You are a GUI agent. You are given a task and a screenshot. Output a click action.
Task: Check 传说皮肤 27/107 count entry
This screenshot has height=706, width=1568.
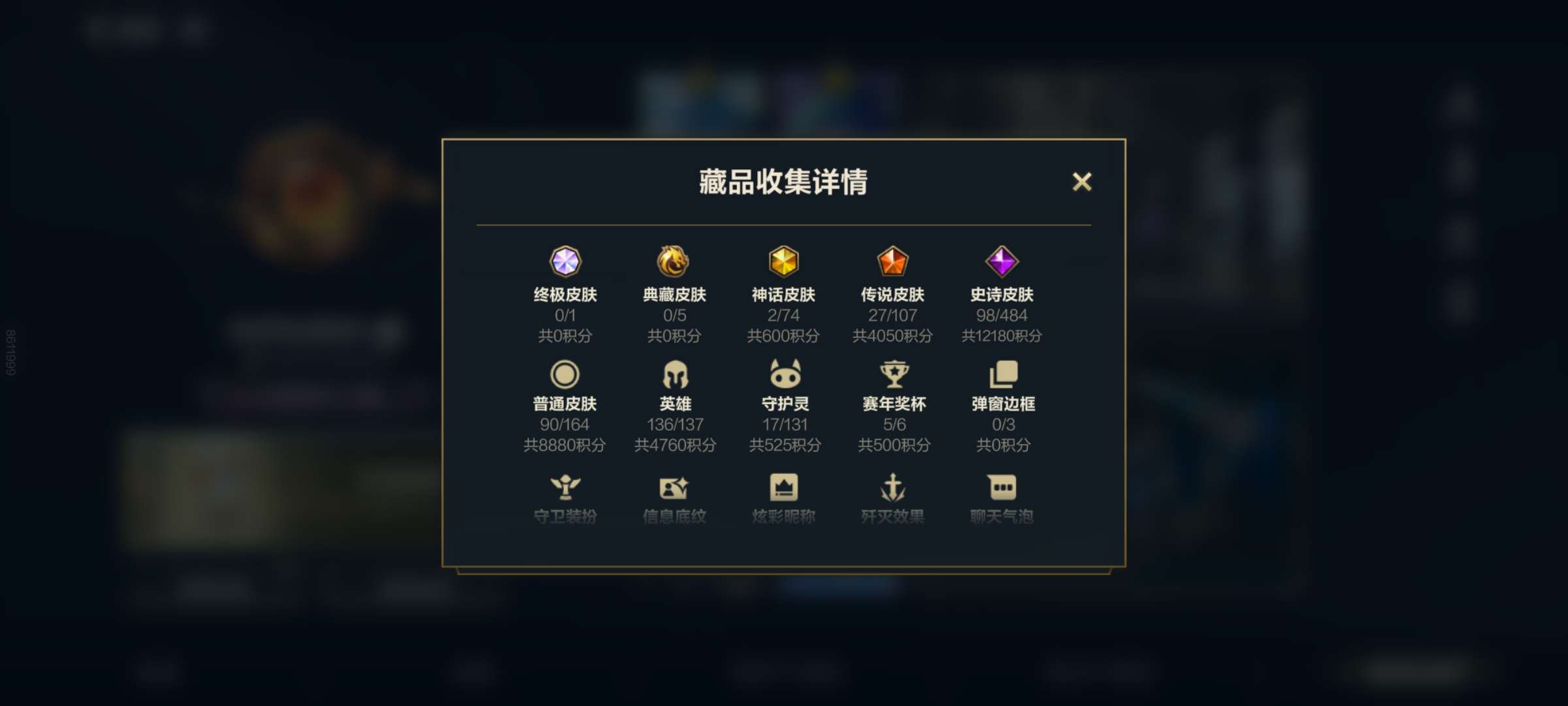pyautogui.click(x=892, y=314)
